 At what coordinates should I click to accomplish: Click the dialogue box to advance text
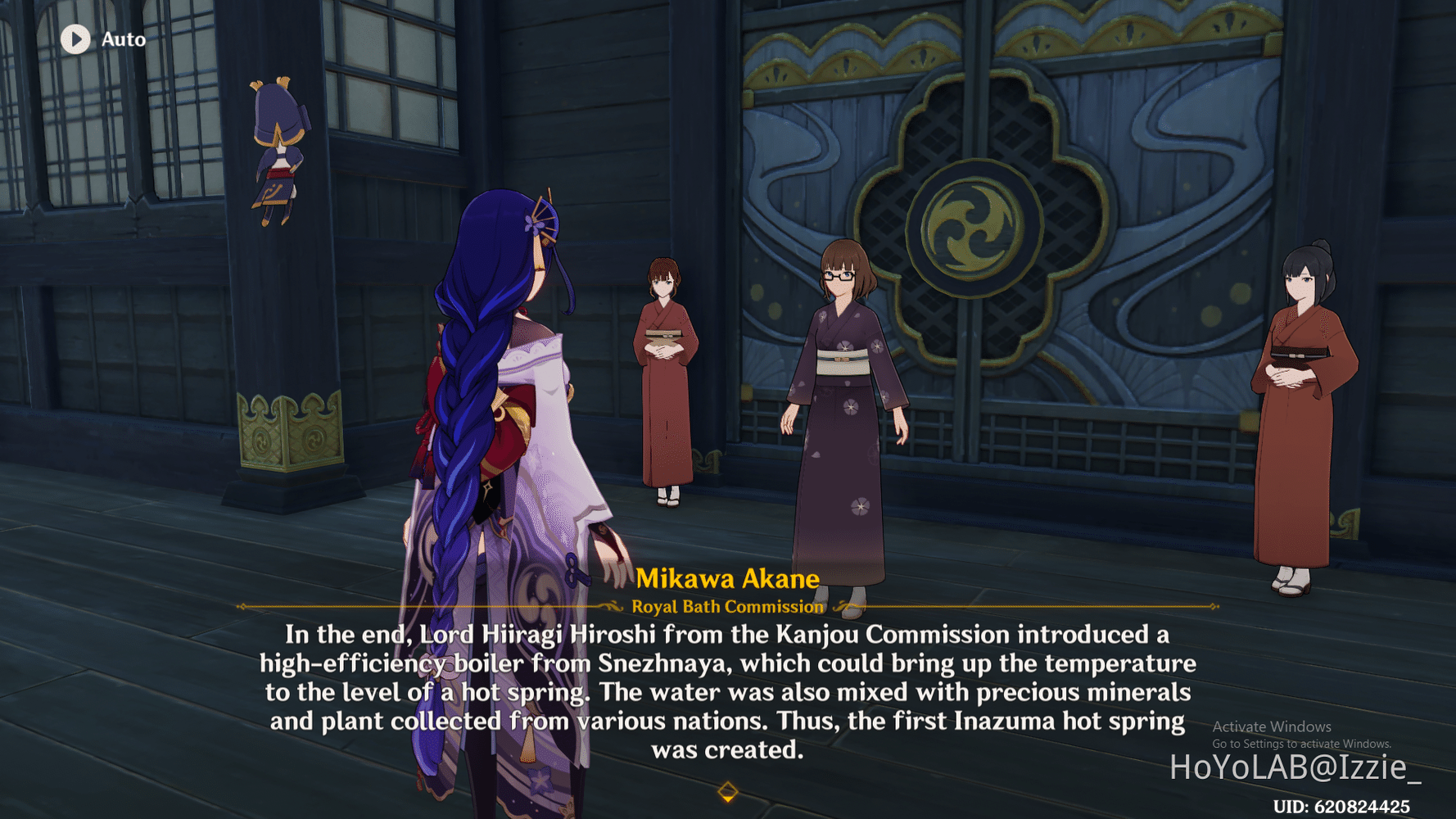point(729,692)
